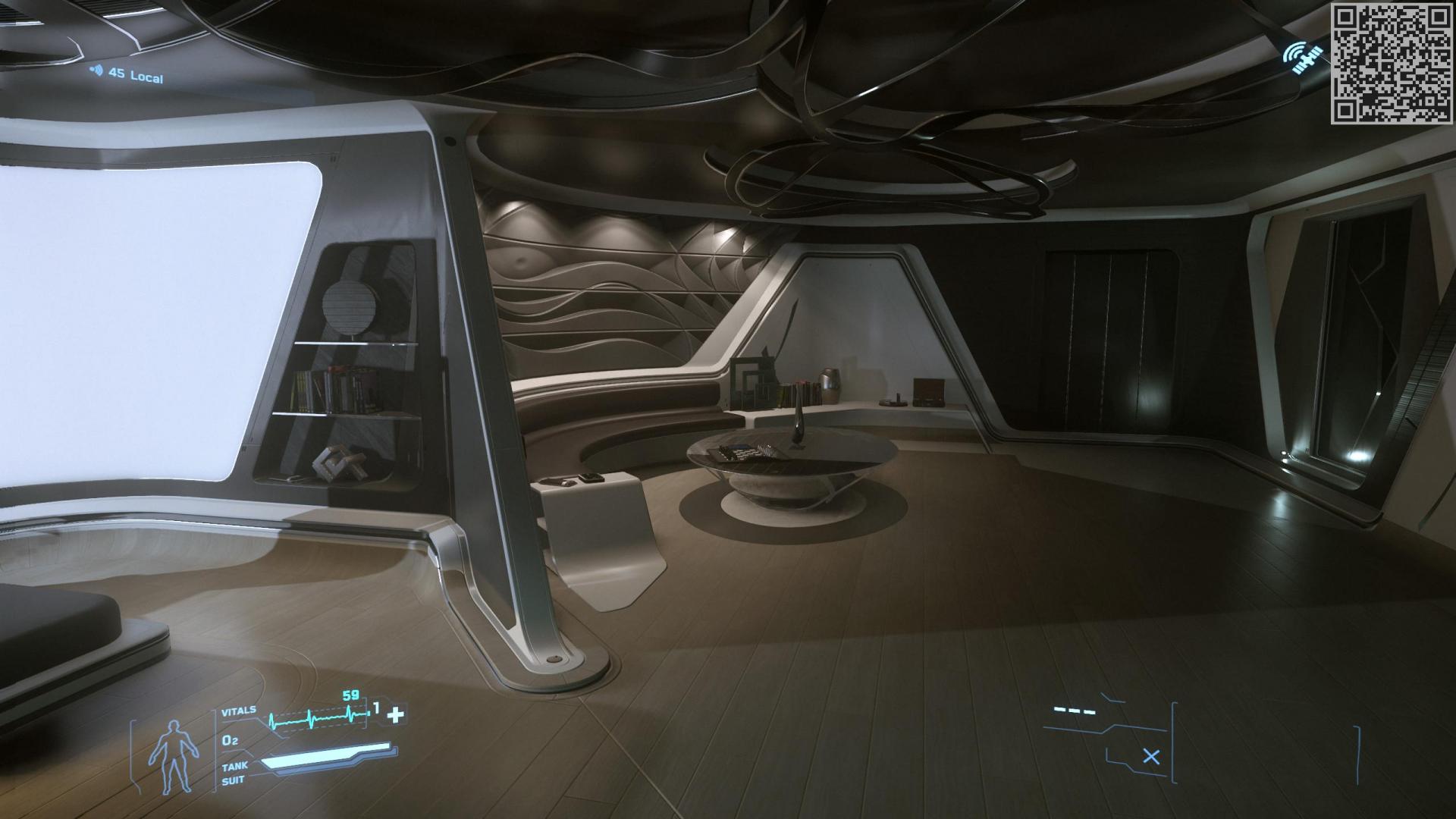This screenshot has height=819, width=1456.
Task: Select the SUIT label in the status panel
Action: 234,779
